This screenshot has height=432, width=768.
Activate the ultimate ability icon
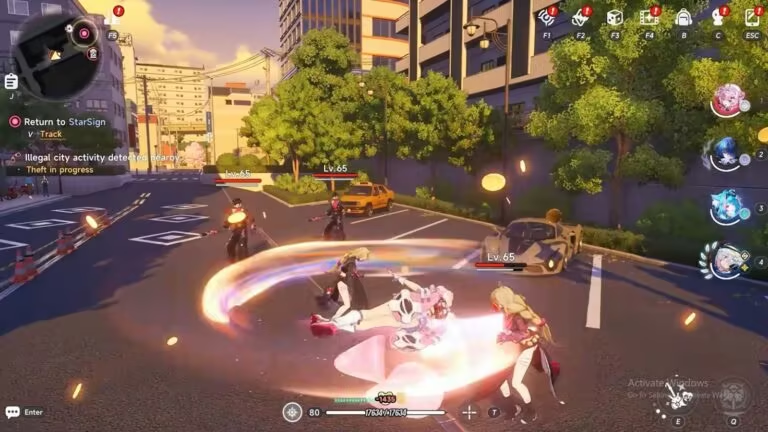(735, 395)
